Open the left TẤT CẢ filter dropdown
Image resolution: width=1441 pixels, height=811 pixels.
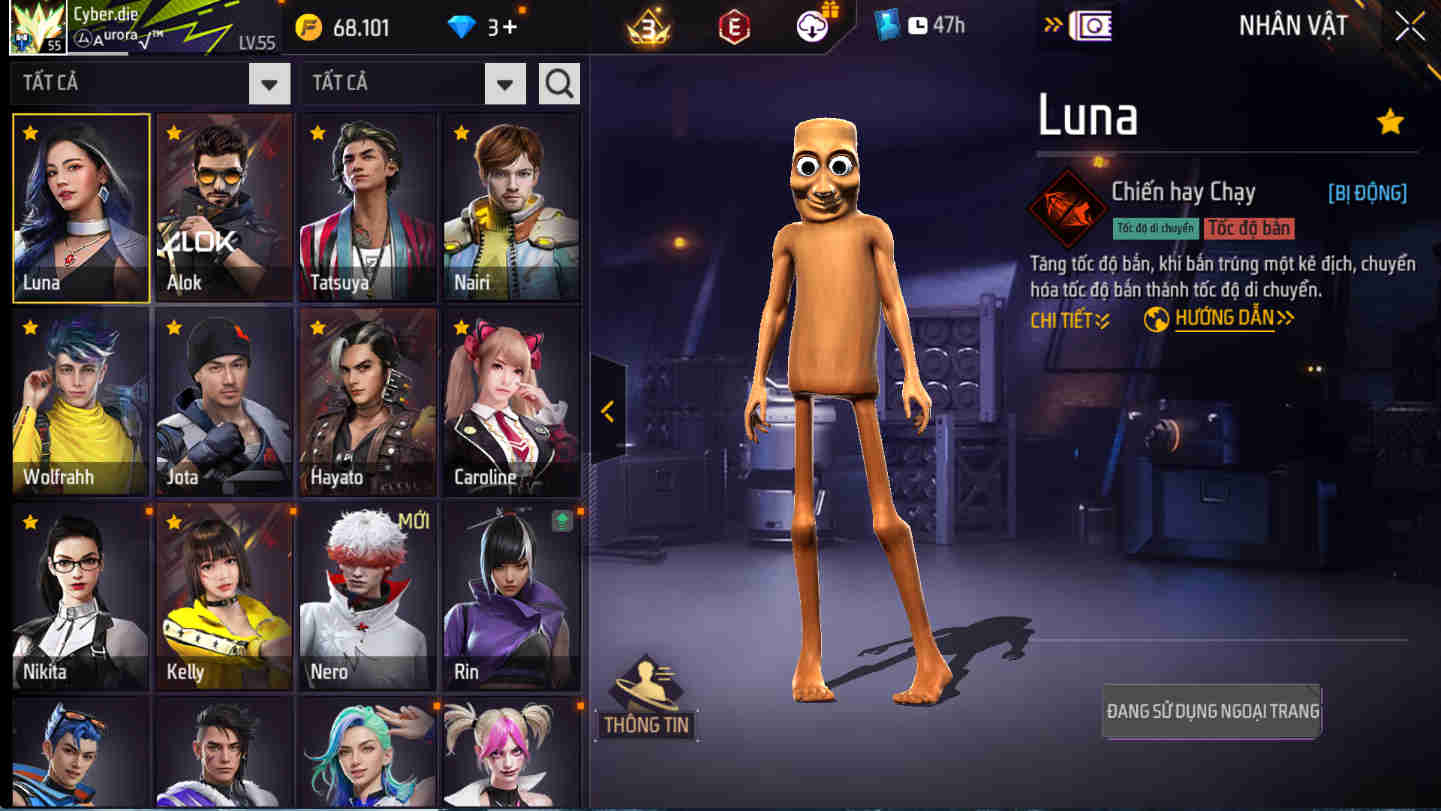pyautogui.click(x=268, y=83)
